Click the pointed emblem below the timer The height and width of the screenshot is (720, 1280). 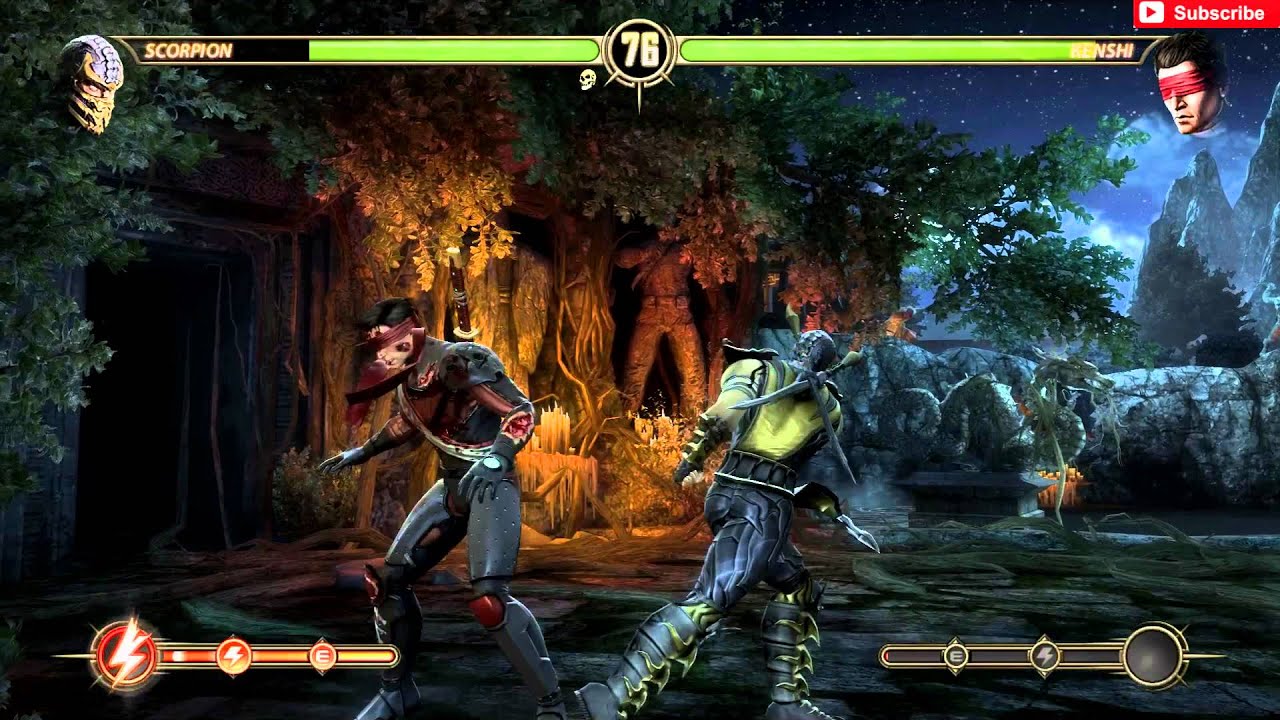(640, 95)
